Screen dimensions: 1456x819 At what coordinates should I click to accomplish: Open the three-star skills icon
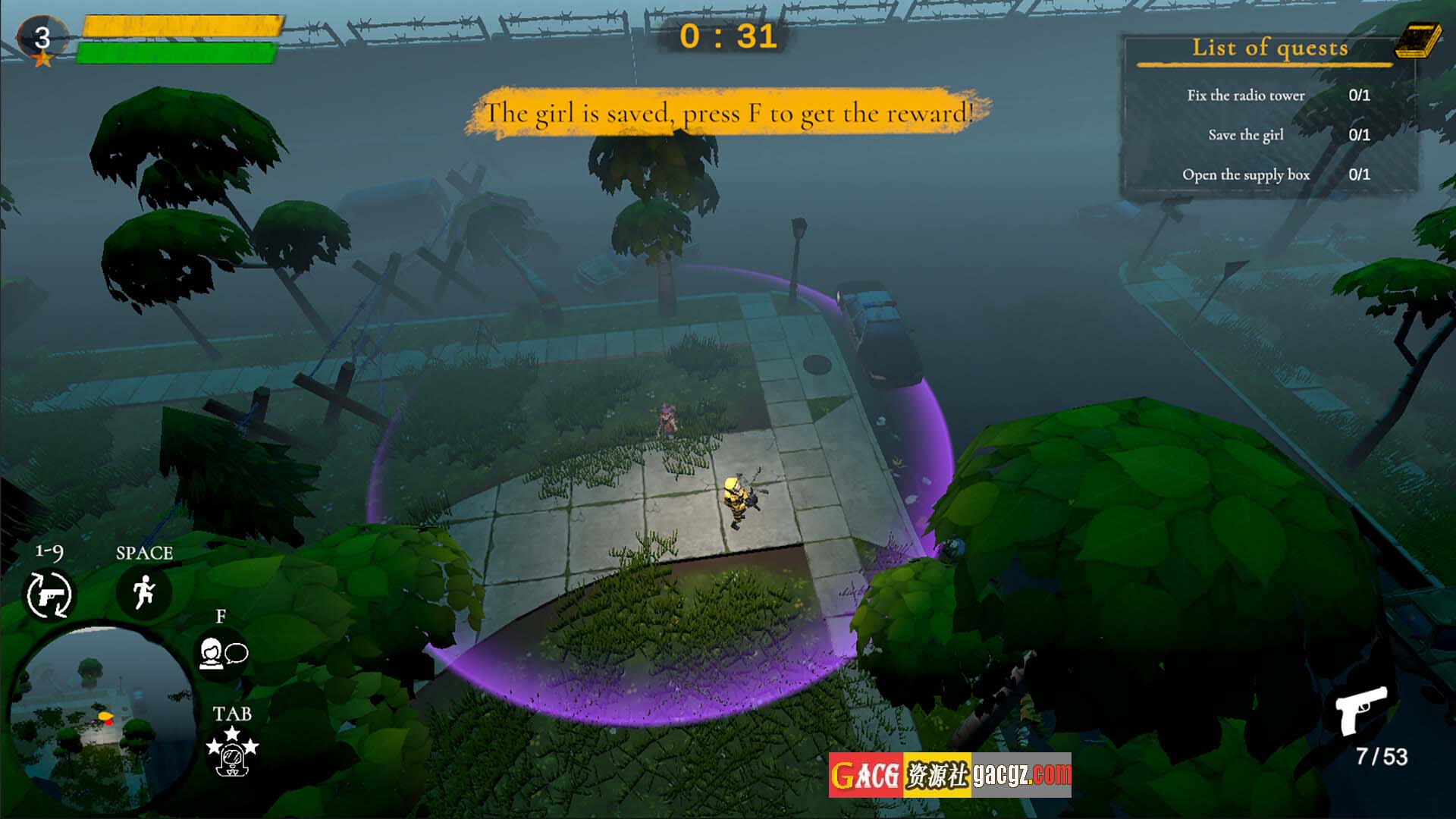click(x=232, y=752)
